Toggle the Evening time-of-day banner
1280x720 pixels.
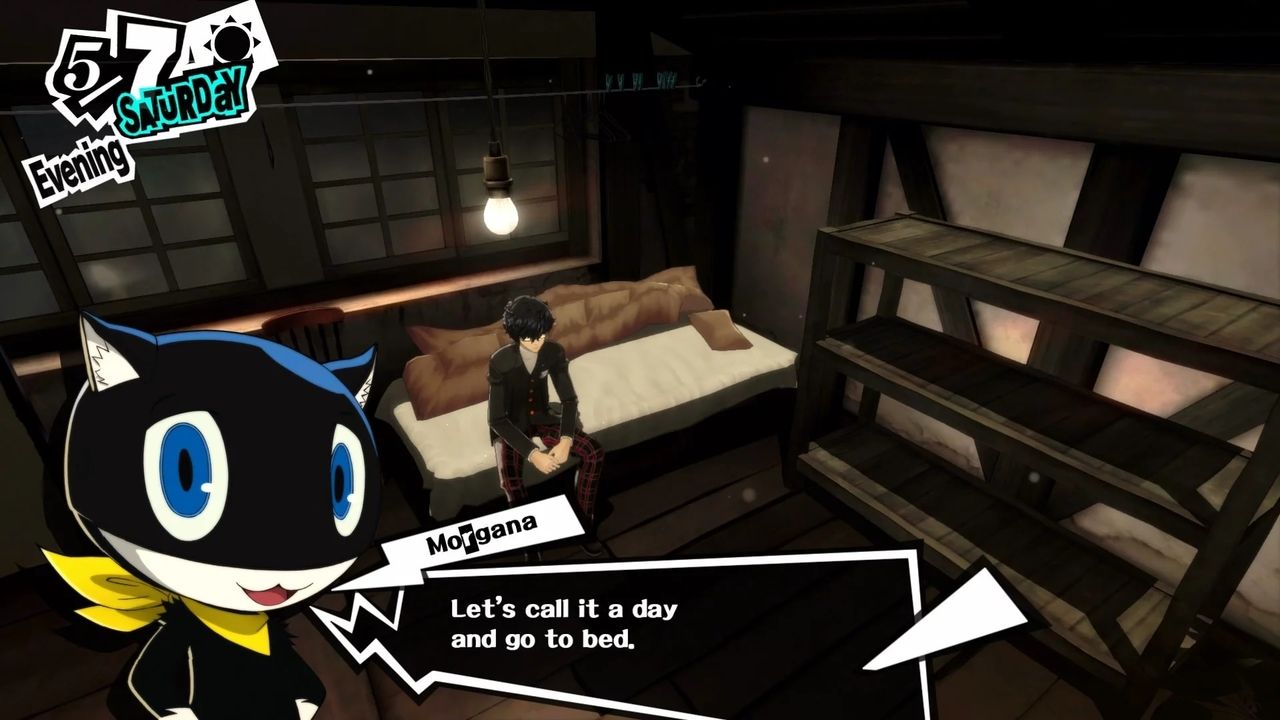(78, 162)
